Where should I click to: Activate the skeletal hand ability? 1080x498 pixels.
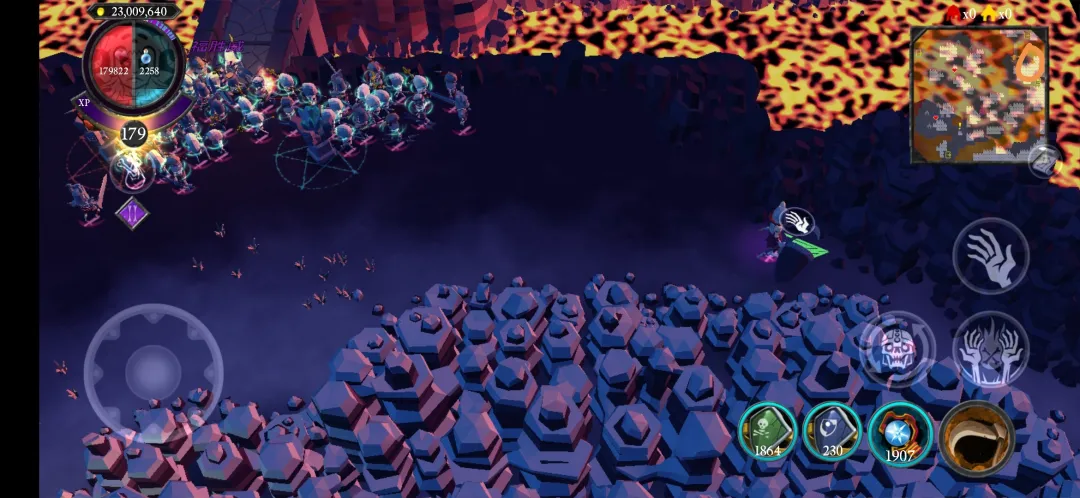click(990, 255)
